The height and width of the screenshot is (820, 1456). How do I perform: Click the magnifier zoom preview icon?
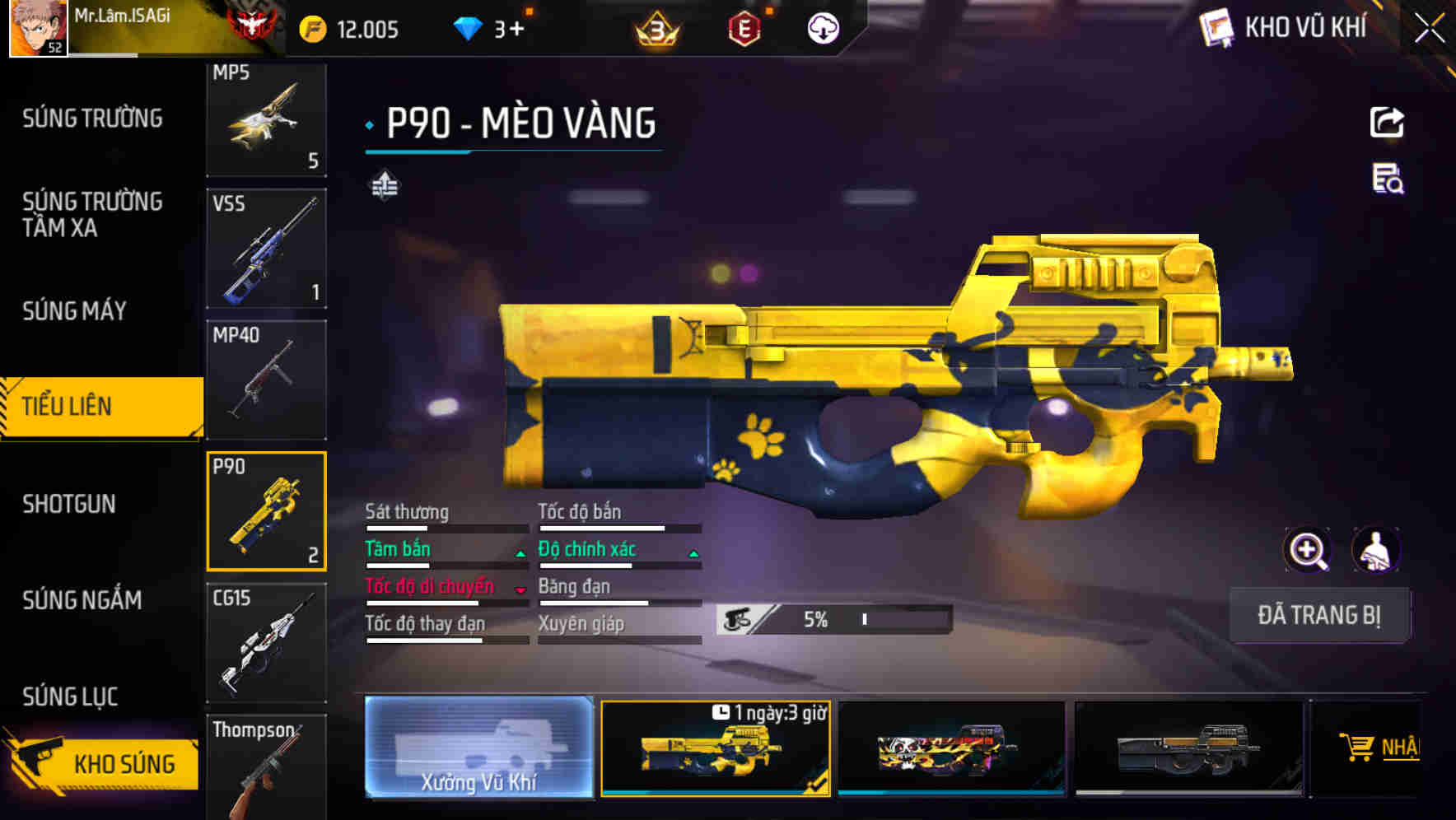pyautogui.click(x=1309, y=550)
